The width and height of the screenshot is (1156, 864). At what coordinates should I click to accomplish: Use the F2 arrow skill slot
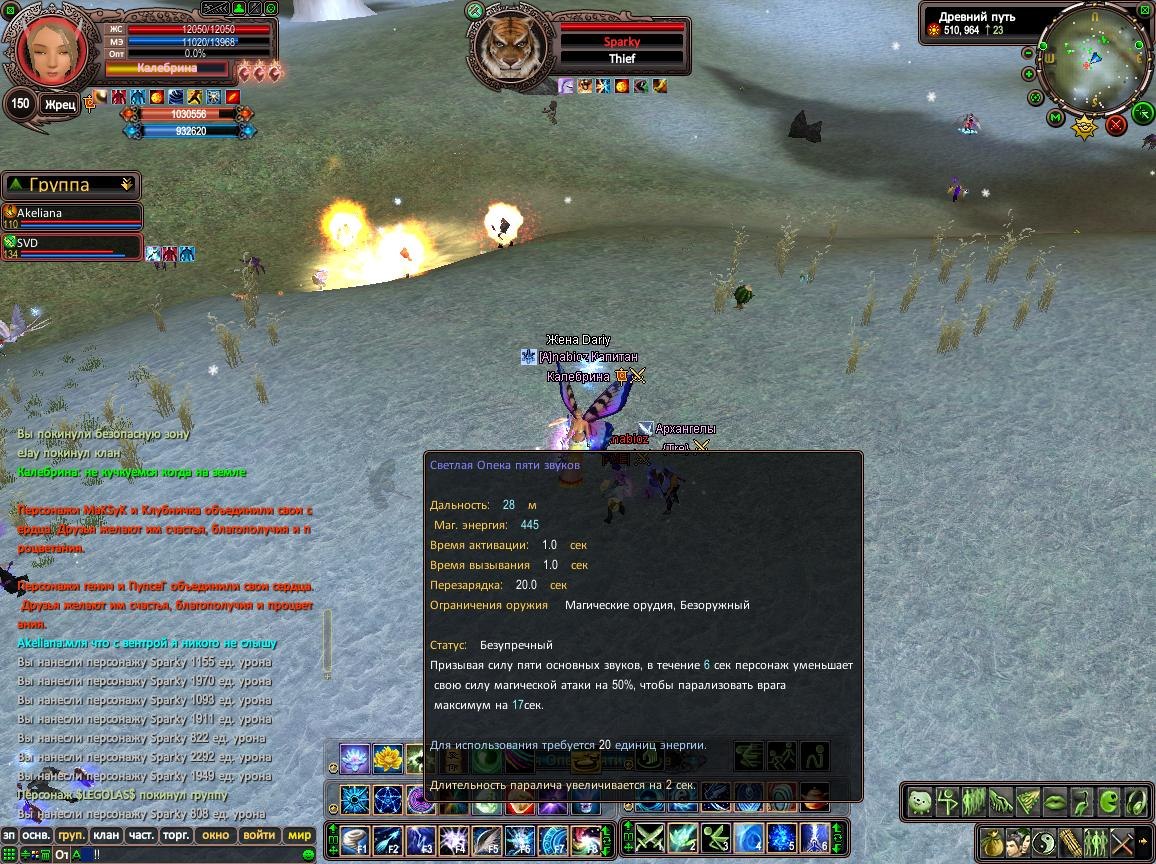(x=388, y=840)
